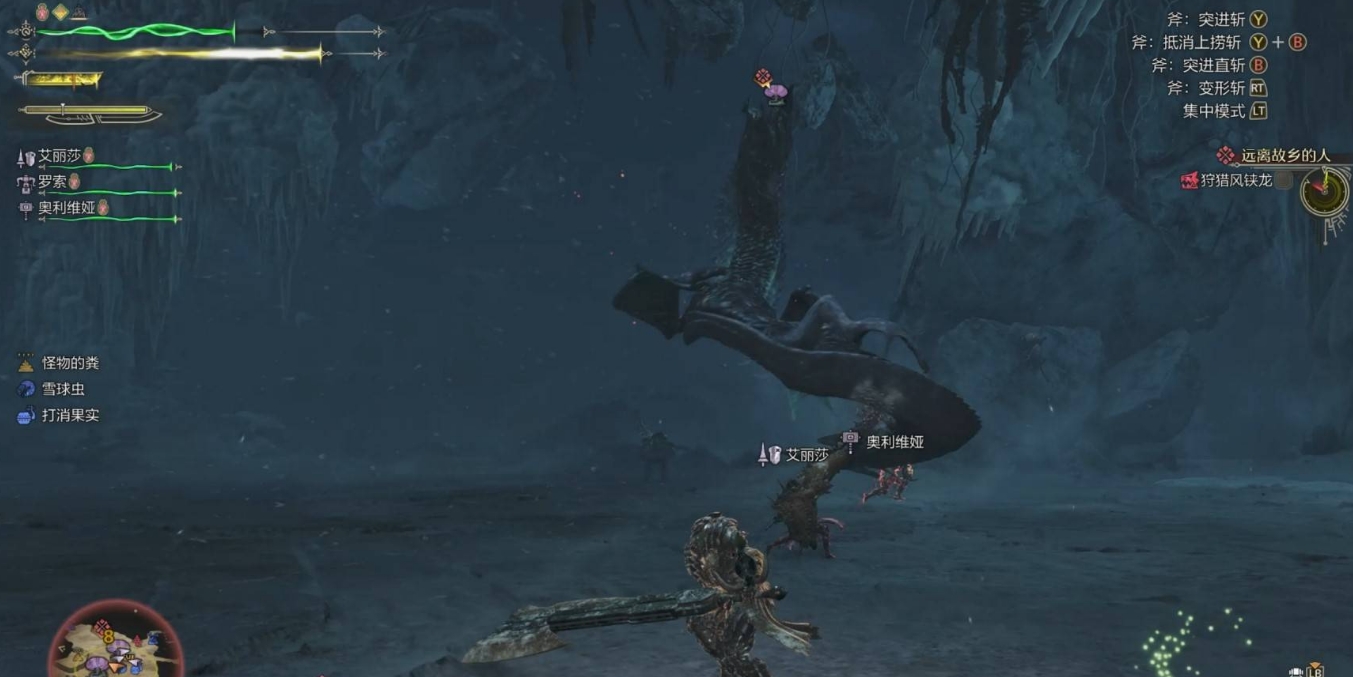1353x677 pixels.
Task: Select party member 艾丽莎 in the list
Action: click(62, 156)
